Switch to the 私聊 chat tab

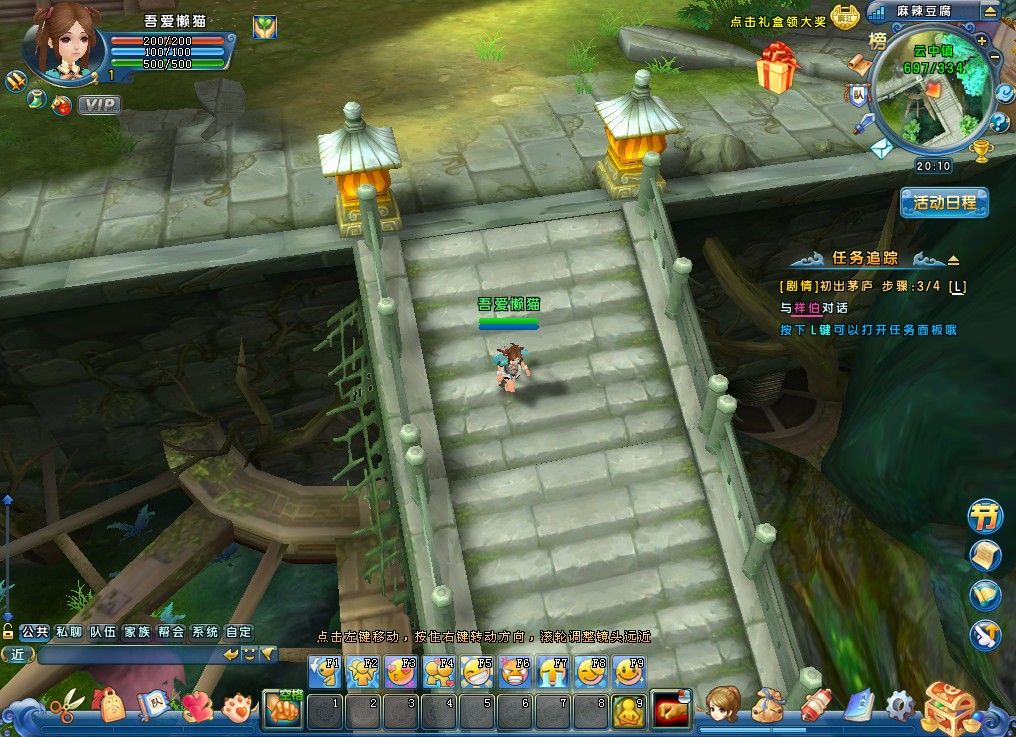[x=69, y=632]
